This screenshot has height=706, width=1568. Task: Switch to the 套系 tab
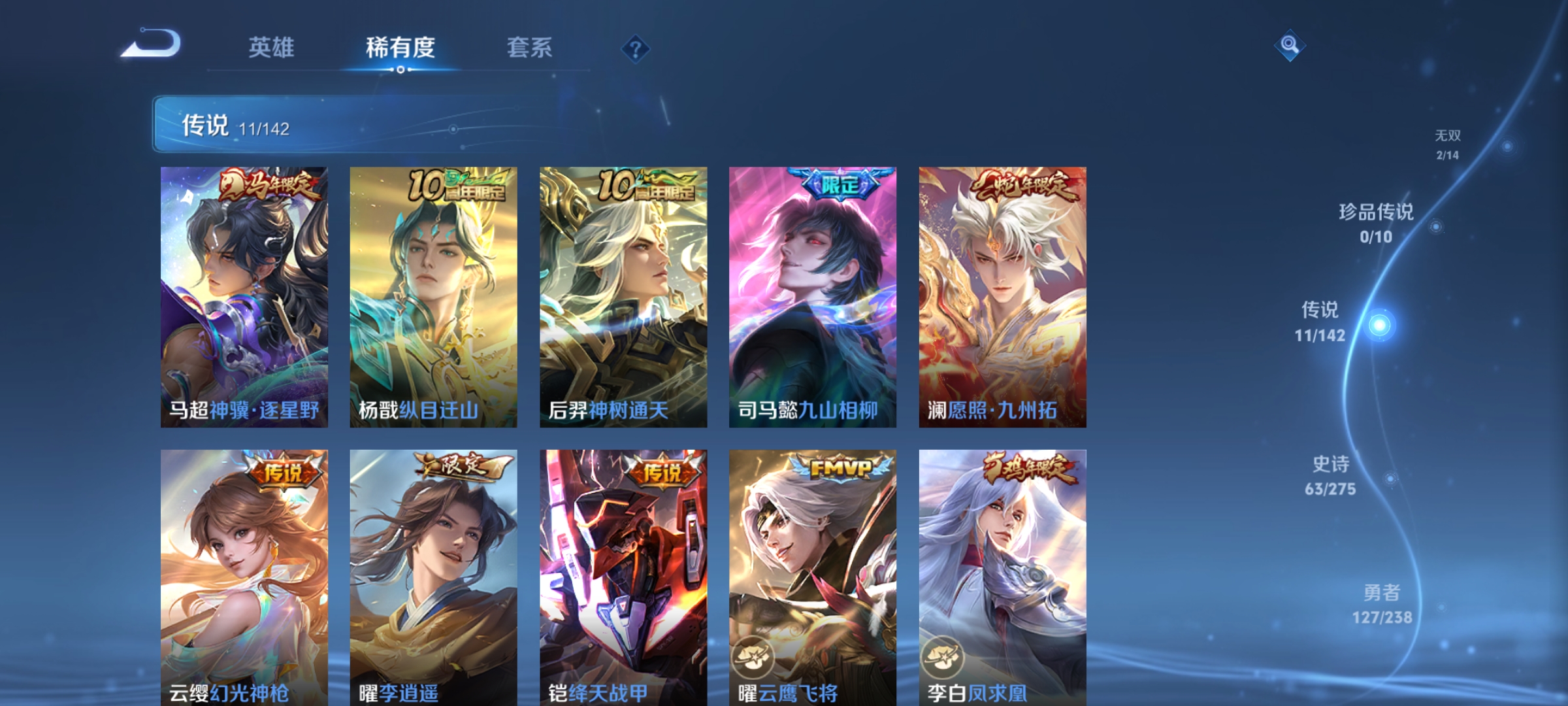click(529, 47)
